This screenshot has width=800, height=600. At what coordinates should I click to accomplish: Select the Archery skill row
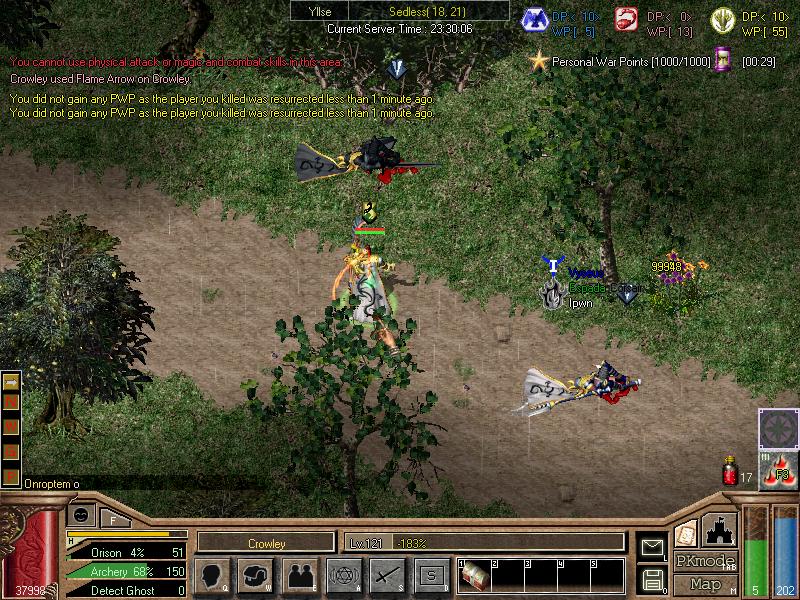[126, 571]
